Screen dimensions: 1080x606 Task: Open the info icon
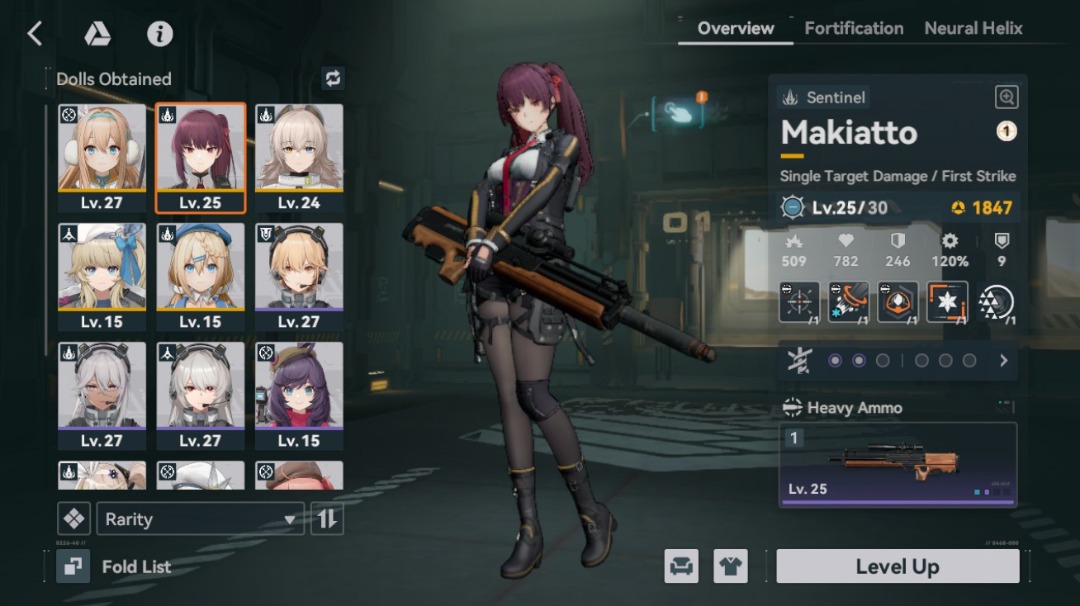tap(160, 34)
